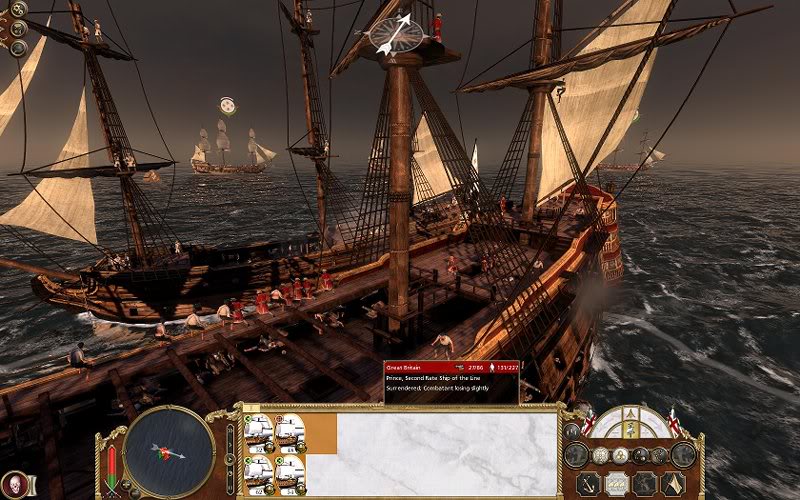Click the wind compass indicator
The height and width of the screenshot is (500, 800).
pyautogui.click(x=397, y=34)
